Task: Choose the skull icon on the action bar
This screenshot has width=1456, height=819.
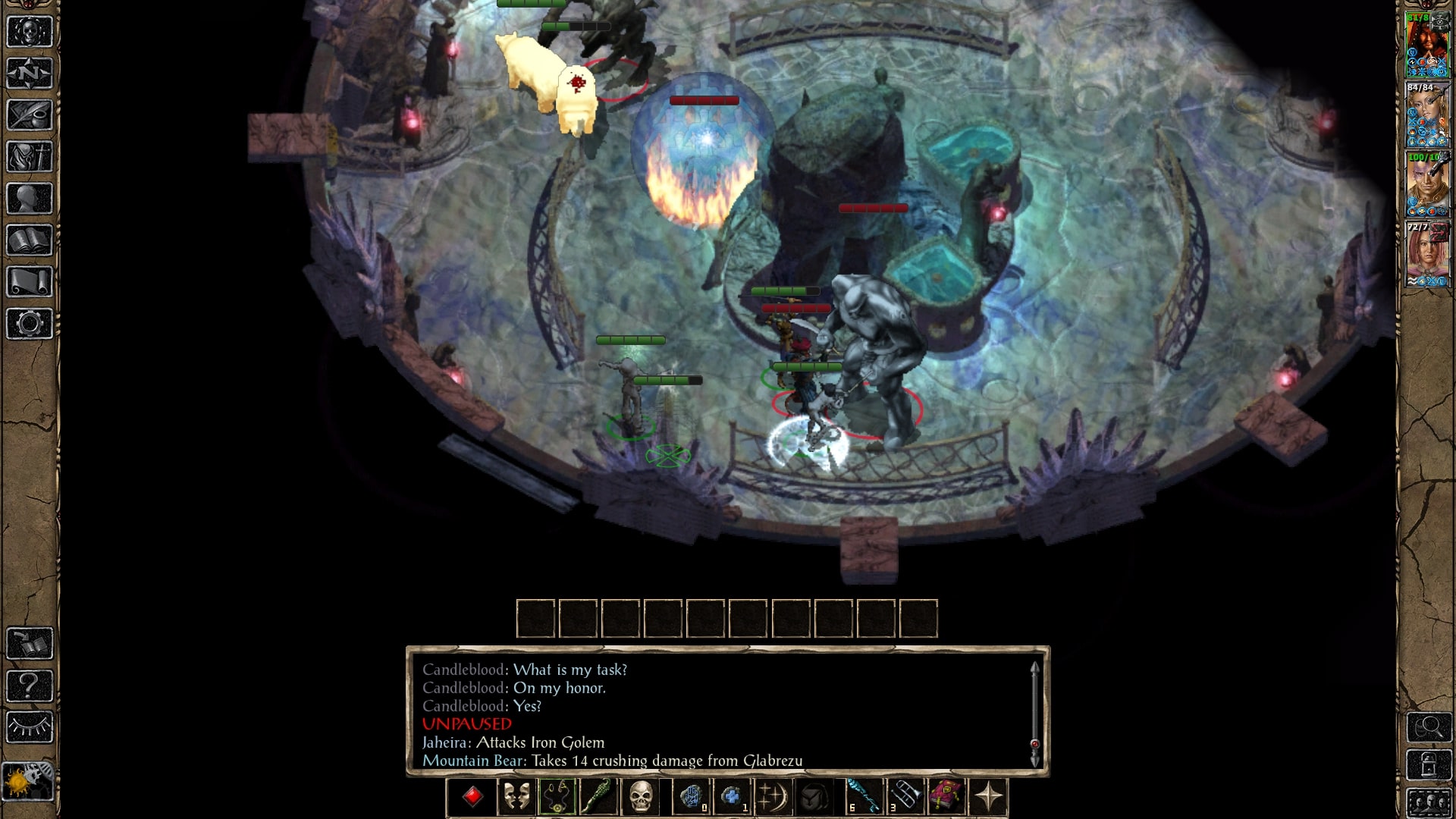Action: (x=641, y=797)
